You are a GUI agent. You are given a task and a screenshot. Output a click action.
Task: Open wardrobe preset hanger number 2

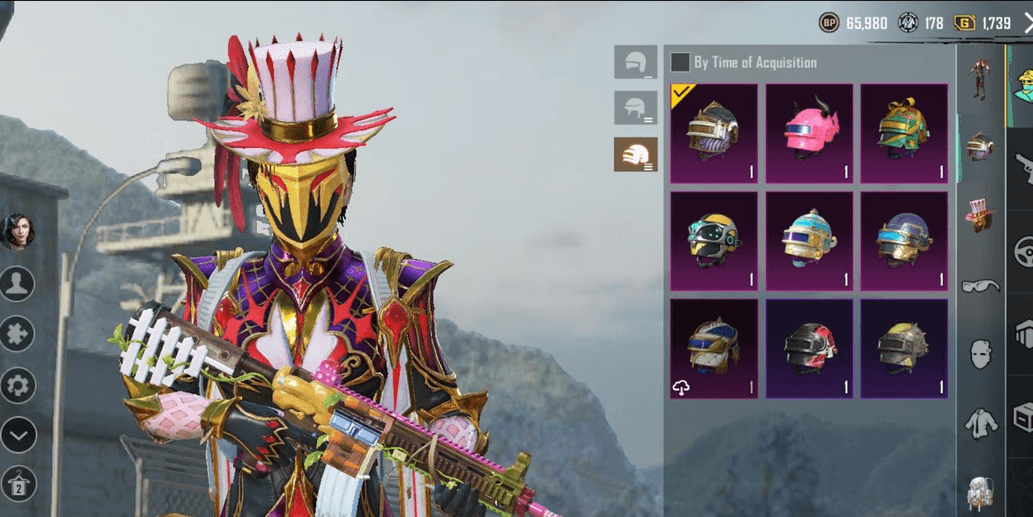coord(18,484)
